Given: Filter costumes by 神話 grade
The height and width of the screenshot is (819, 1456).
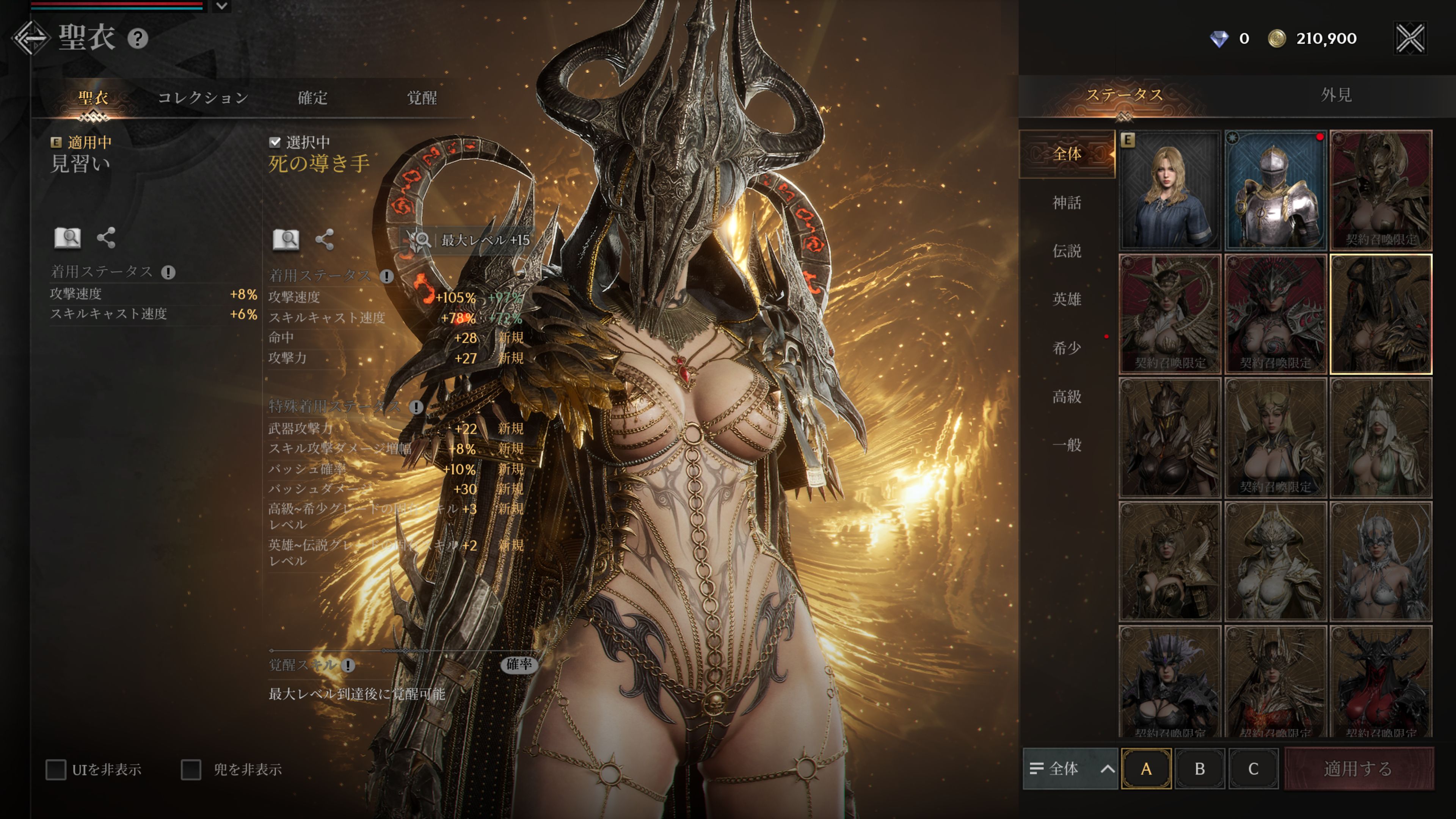Looking at the screenshot, I should click(x=1067, y=202).
